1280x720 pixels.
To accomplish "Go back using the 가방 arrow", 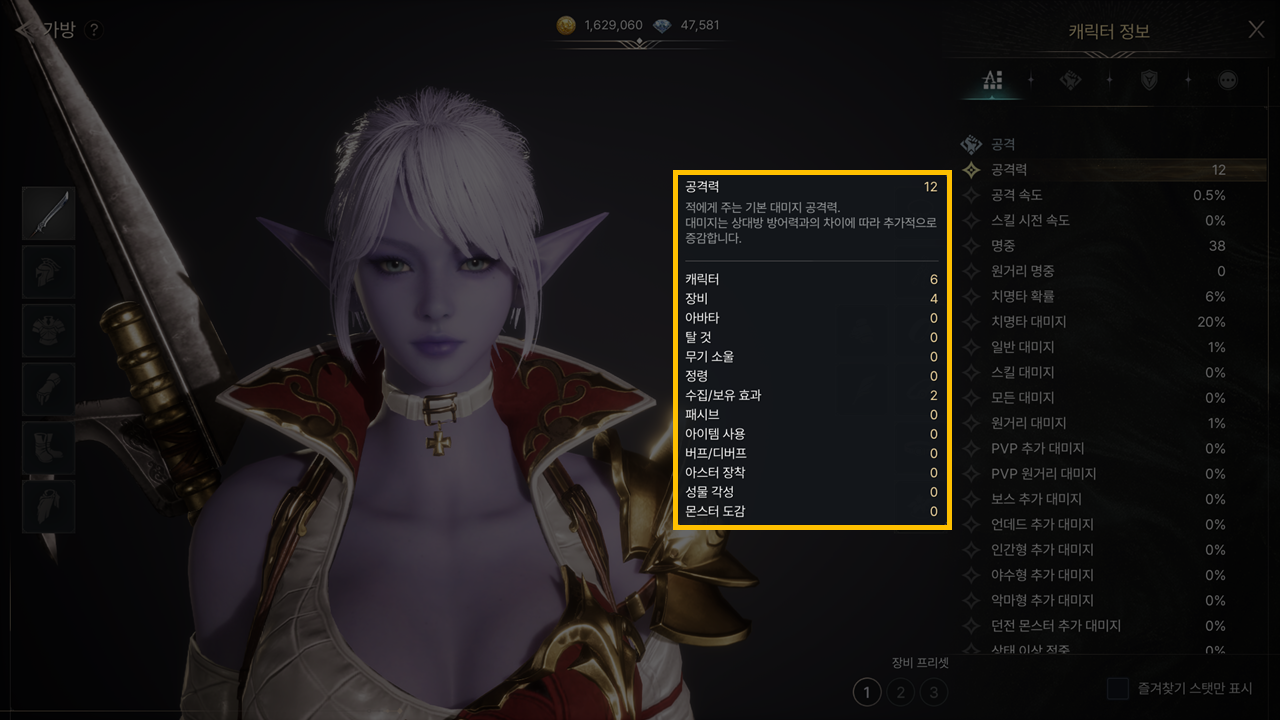I will pos(24,30).
